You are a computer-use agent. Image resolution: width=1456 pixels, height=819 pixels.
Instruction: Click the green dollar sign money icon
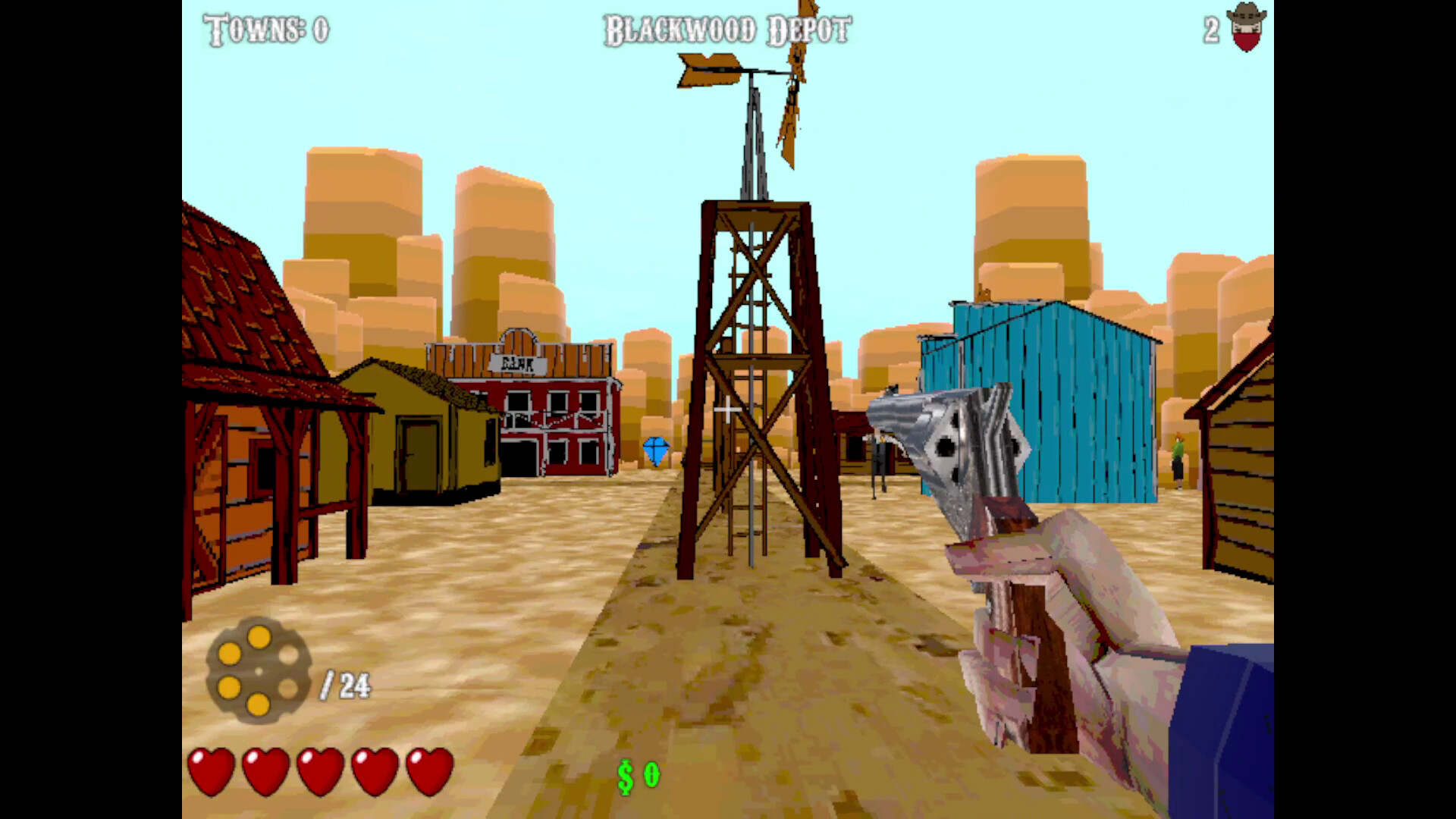coord(623,775)
